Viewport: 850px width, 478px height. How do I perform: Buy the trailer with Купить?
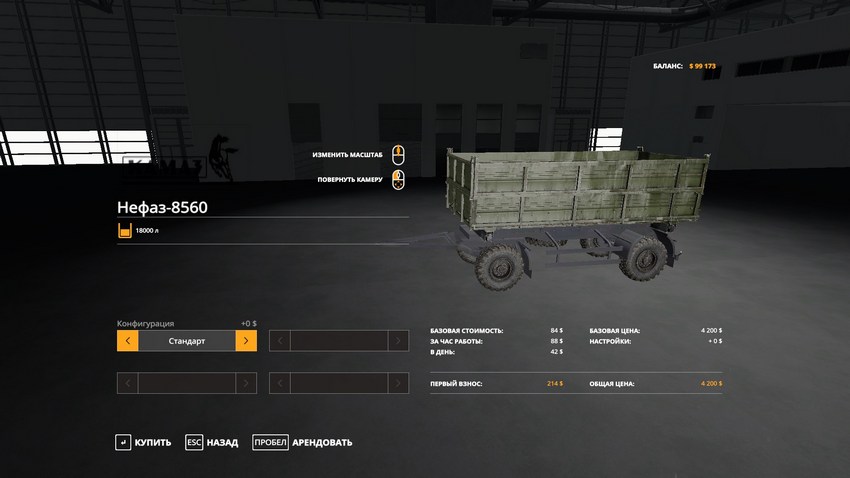coord(143,442)
